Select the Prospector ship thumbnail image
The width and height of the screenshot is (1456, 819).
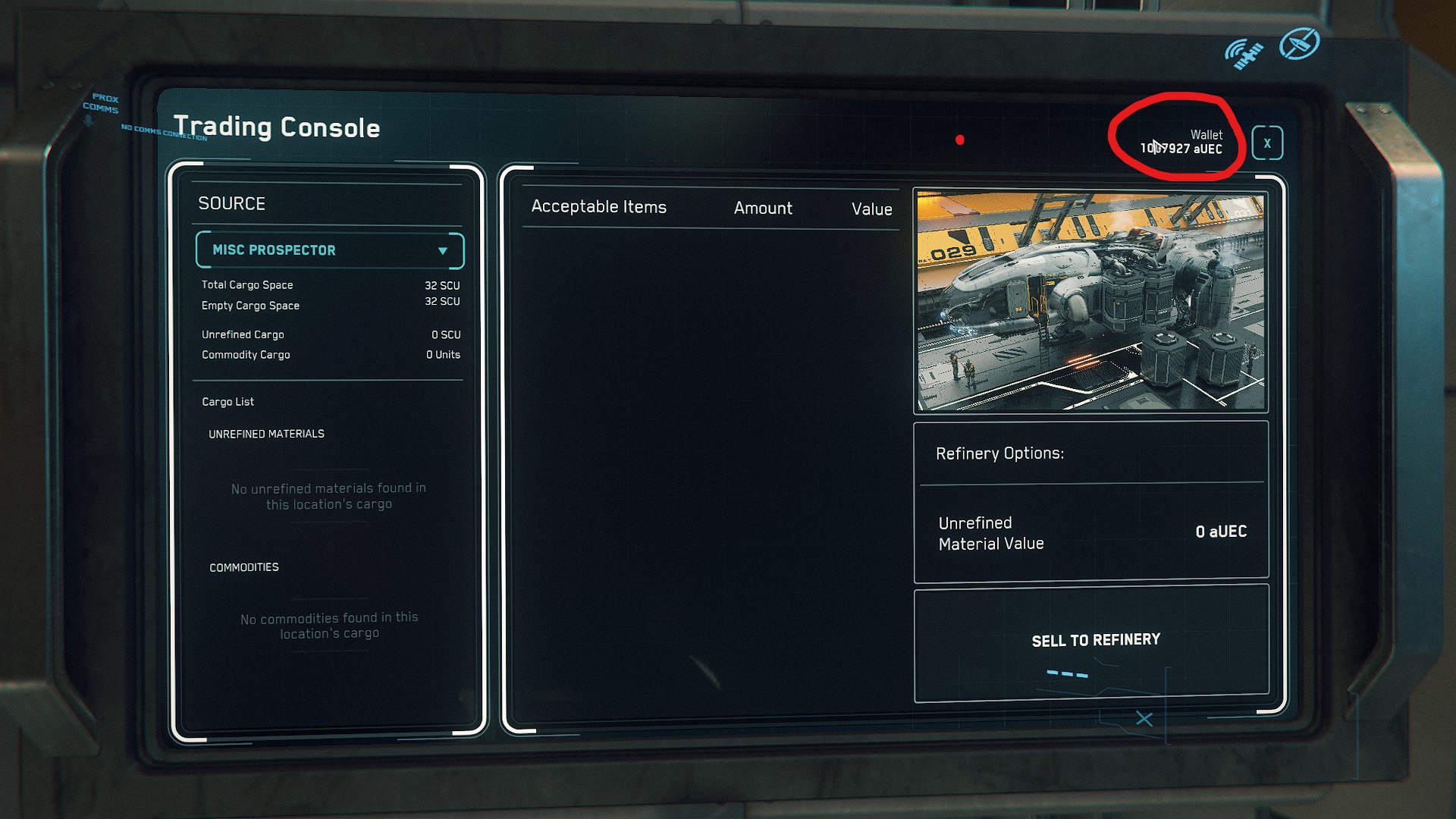pyautogui.click(x=1090, y=301)
